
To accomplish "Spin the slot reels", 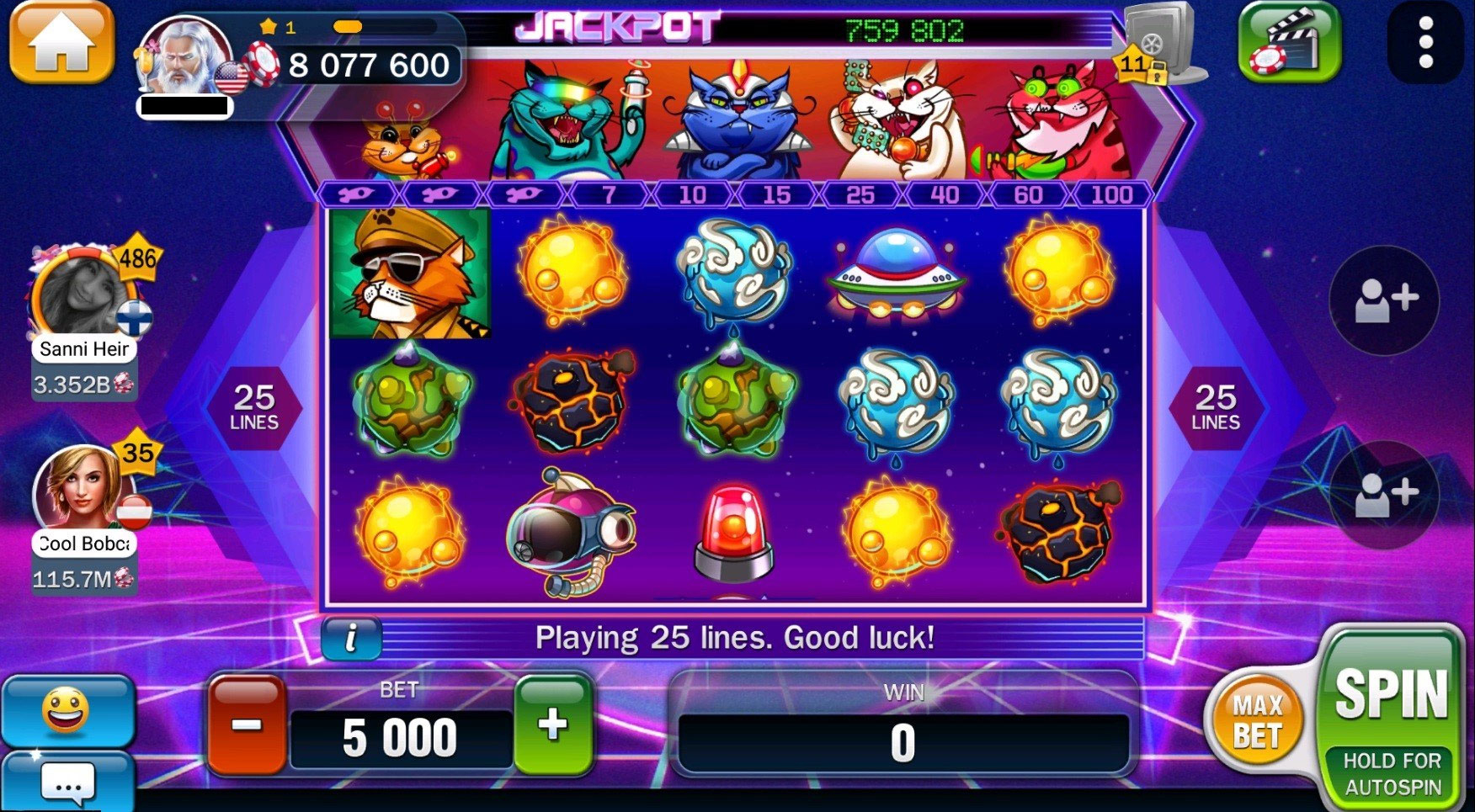I will 1391,697.
